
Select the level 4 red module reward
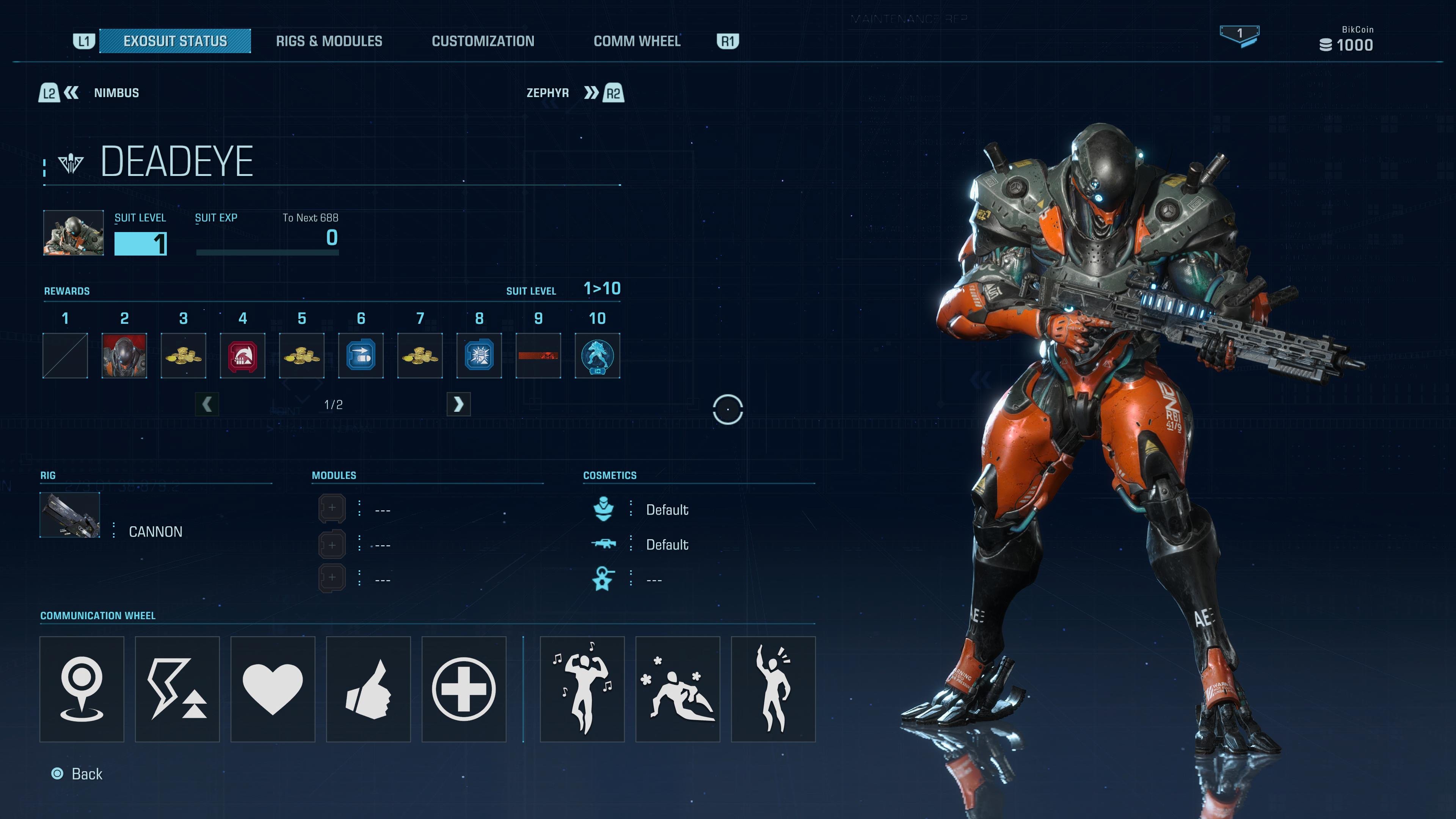243,356
